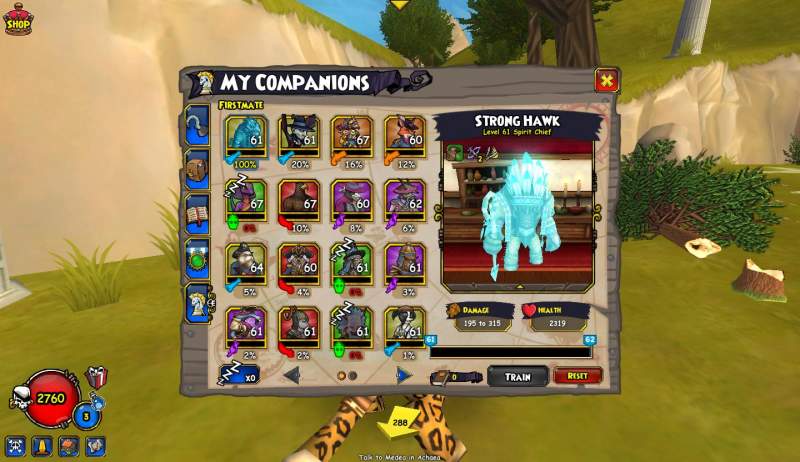Image resolution: width=800 pixels, height=462 pixels.
Task: Train the selected companion Strong Hawk
Action: [518, 376]
